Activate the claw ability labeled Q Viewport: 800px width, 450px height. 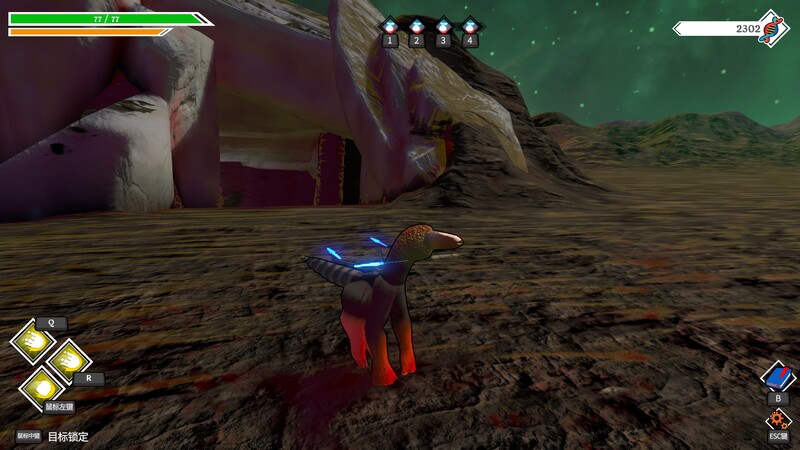point(33,342)
